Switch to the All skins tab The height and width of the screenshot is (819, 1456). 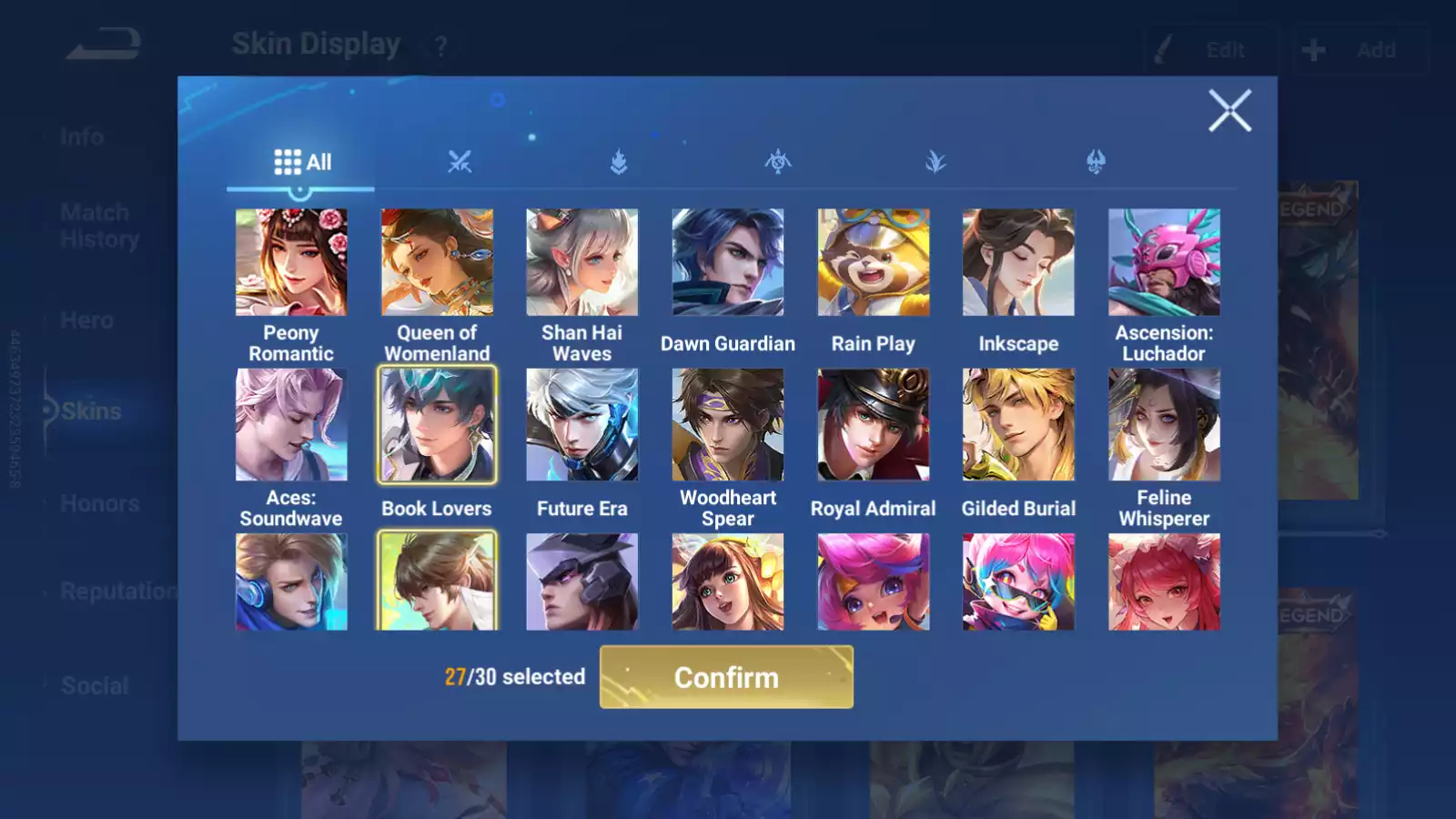[302, 163]
